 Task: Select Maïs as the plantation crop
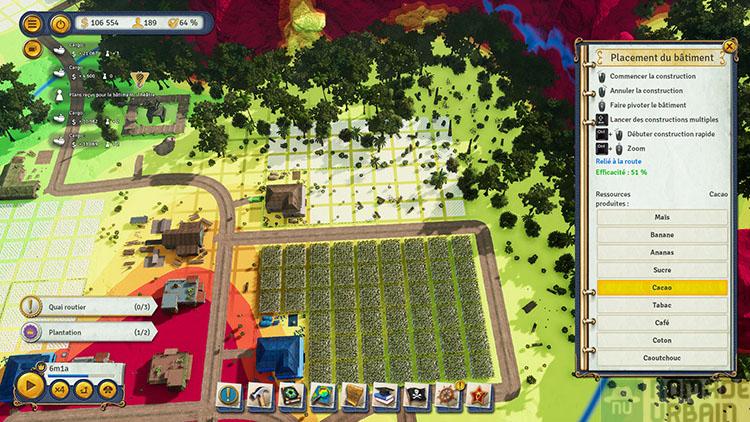tap(661, 217)
